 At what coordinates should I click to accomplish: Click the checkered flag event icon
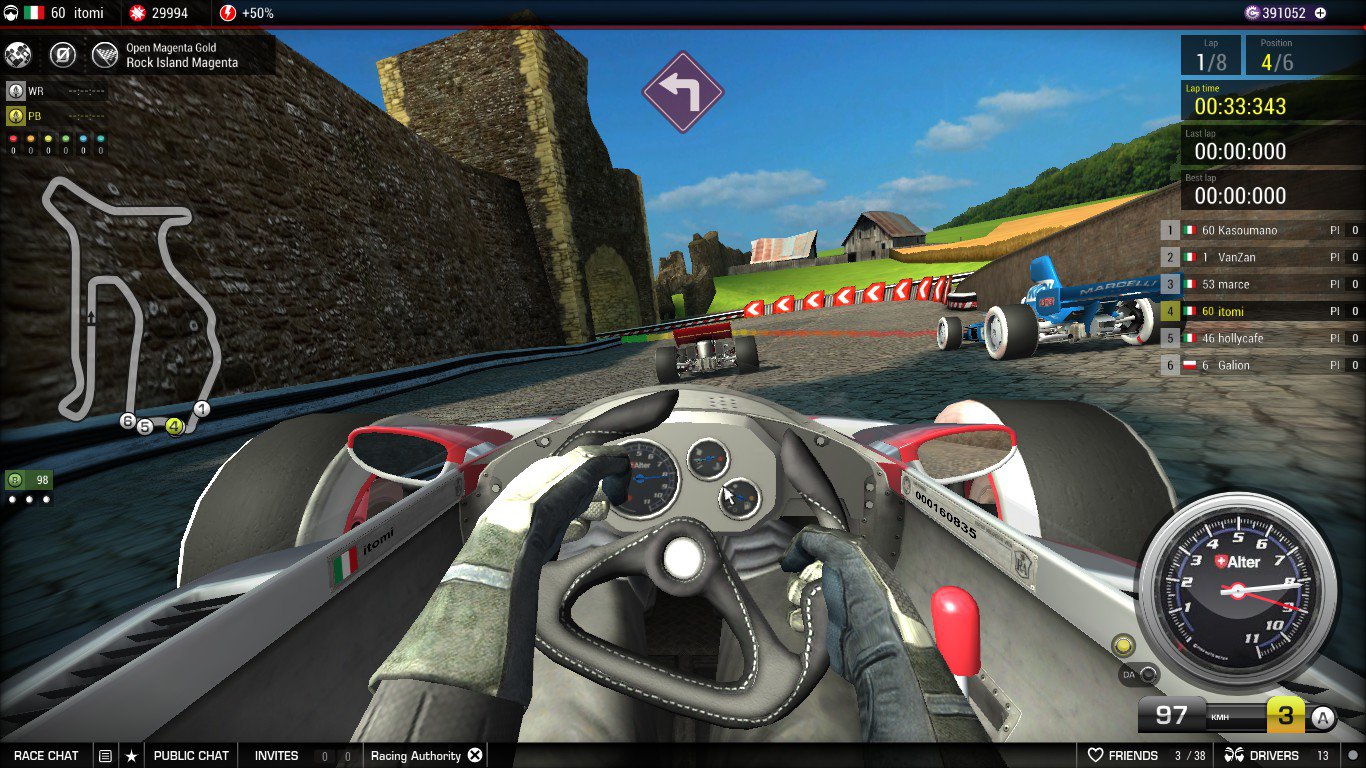click(105, 55)
